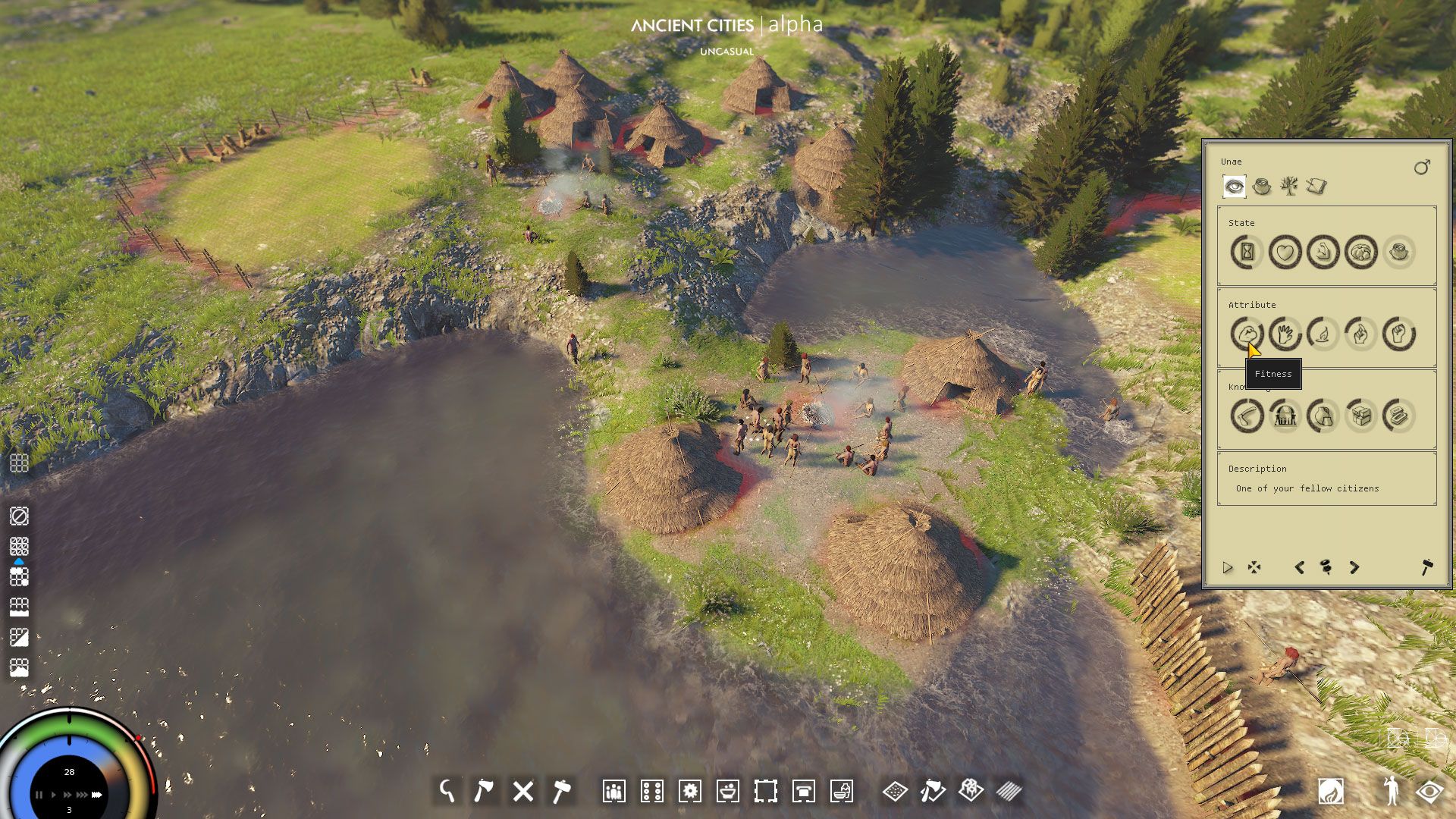Click the flexed arm state icon
The width and height of the screenshot is (1456, 819).
point(1323,252)
